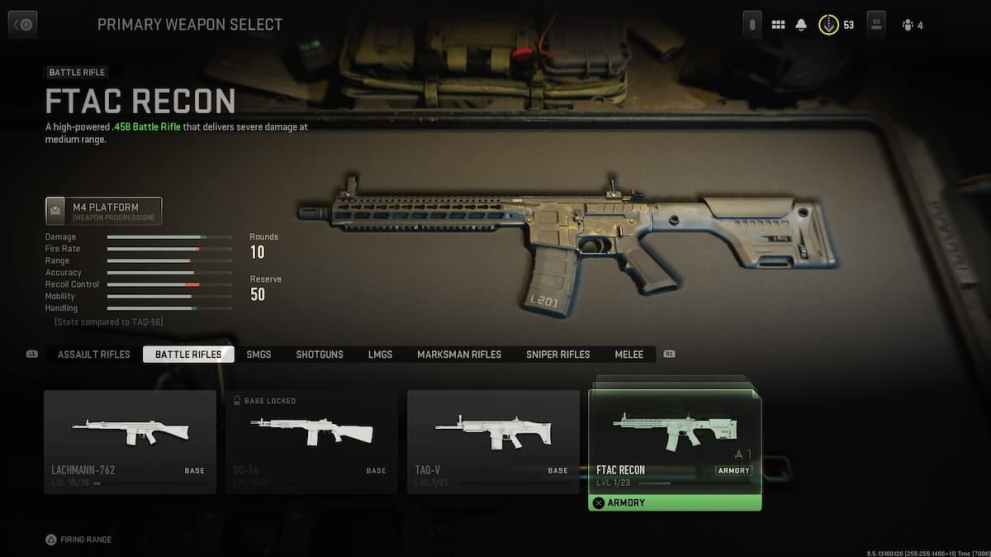The height and width of the screenshot is (557, 991).
Task: Select the Lachmann-762 weapon tile
Action: [x=130, y=440]
